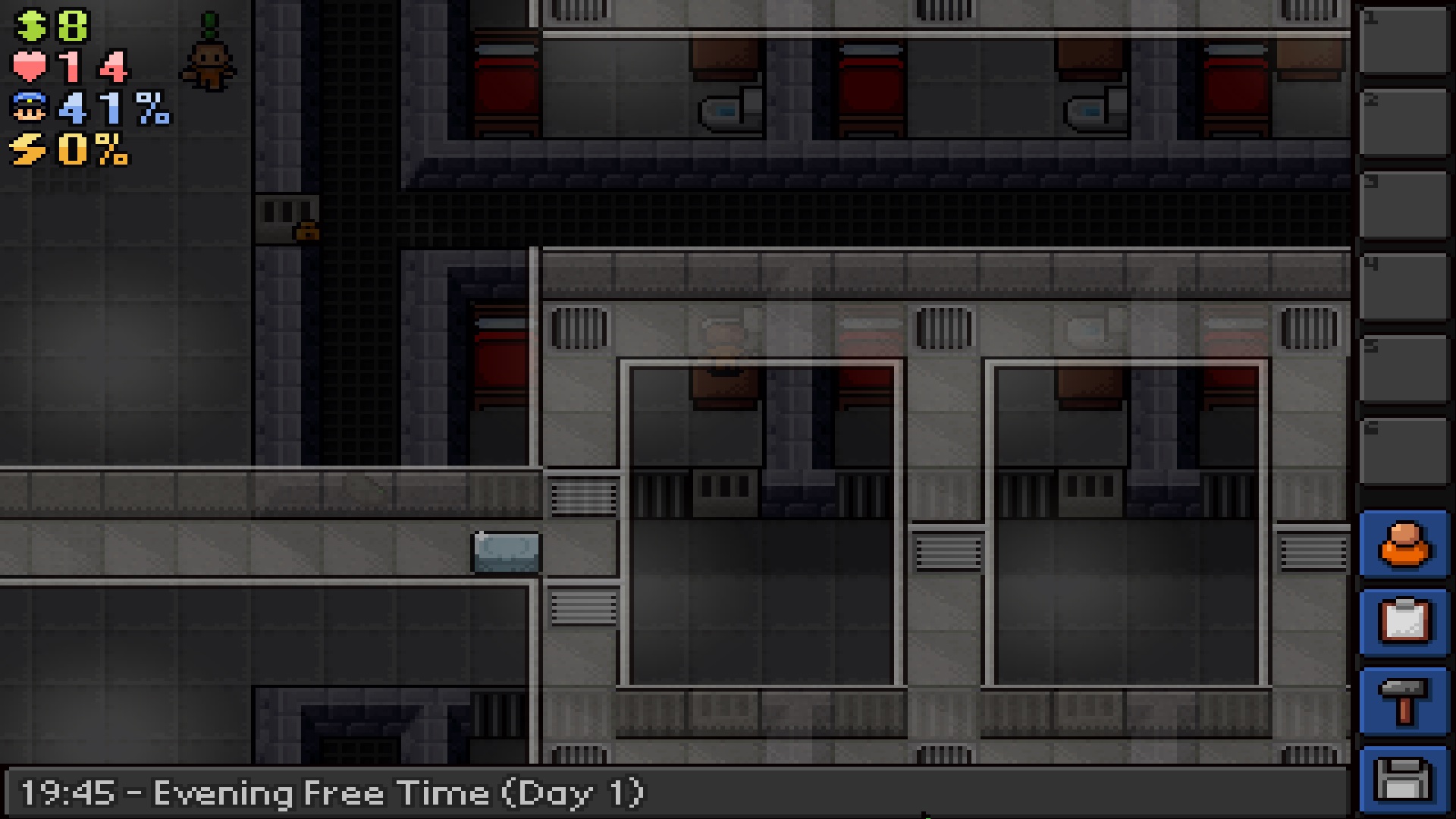The width and height of the screenshot is (1456, 819).
Task: Click the green dollar money counter icon
Action: (x=30, y=25)
